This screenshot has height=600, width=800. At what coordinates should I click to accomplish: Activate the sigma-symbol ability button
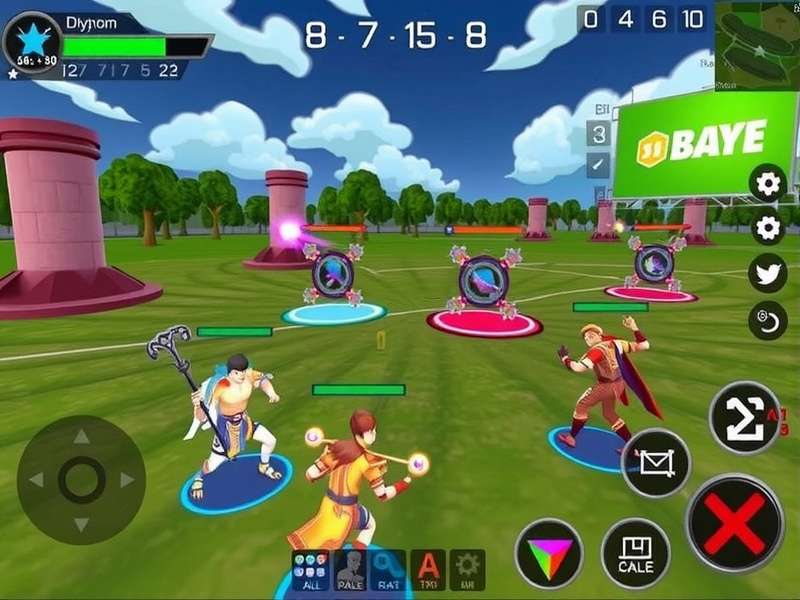pyautogui.click(x=744, y=417)
